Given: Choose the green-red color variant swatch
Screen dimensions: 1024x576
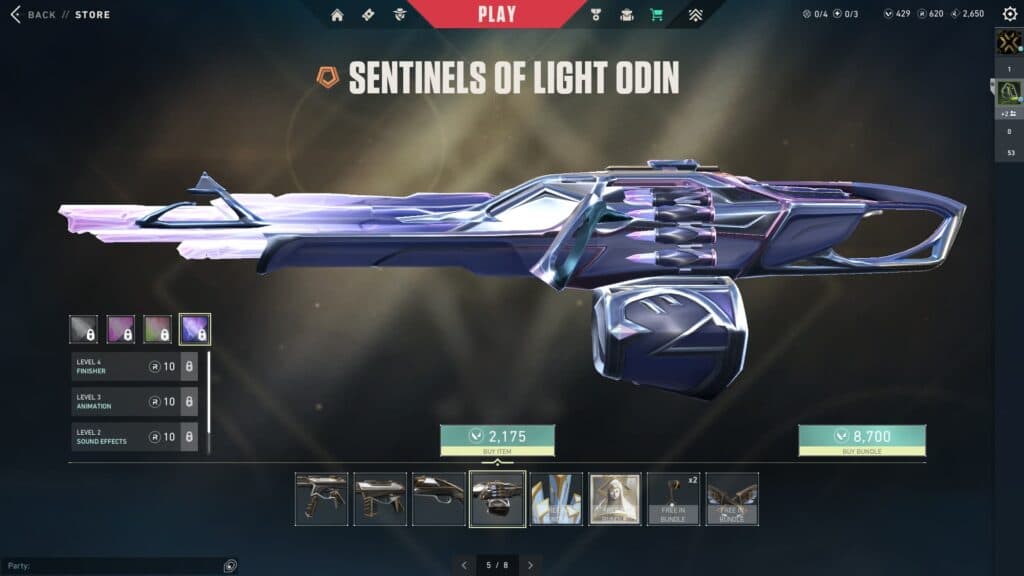Looking at the screenshot, I should pos(158,329).
